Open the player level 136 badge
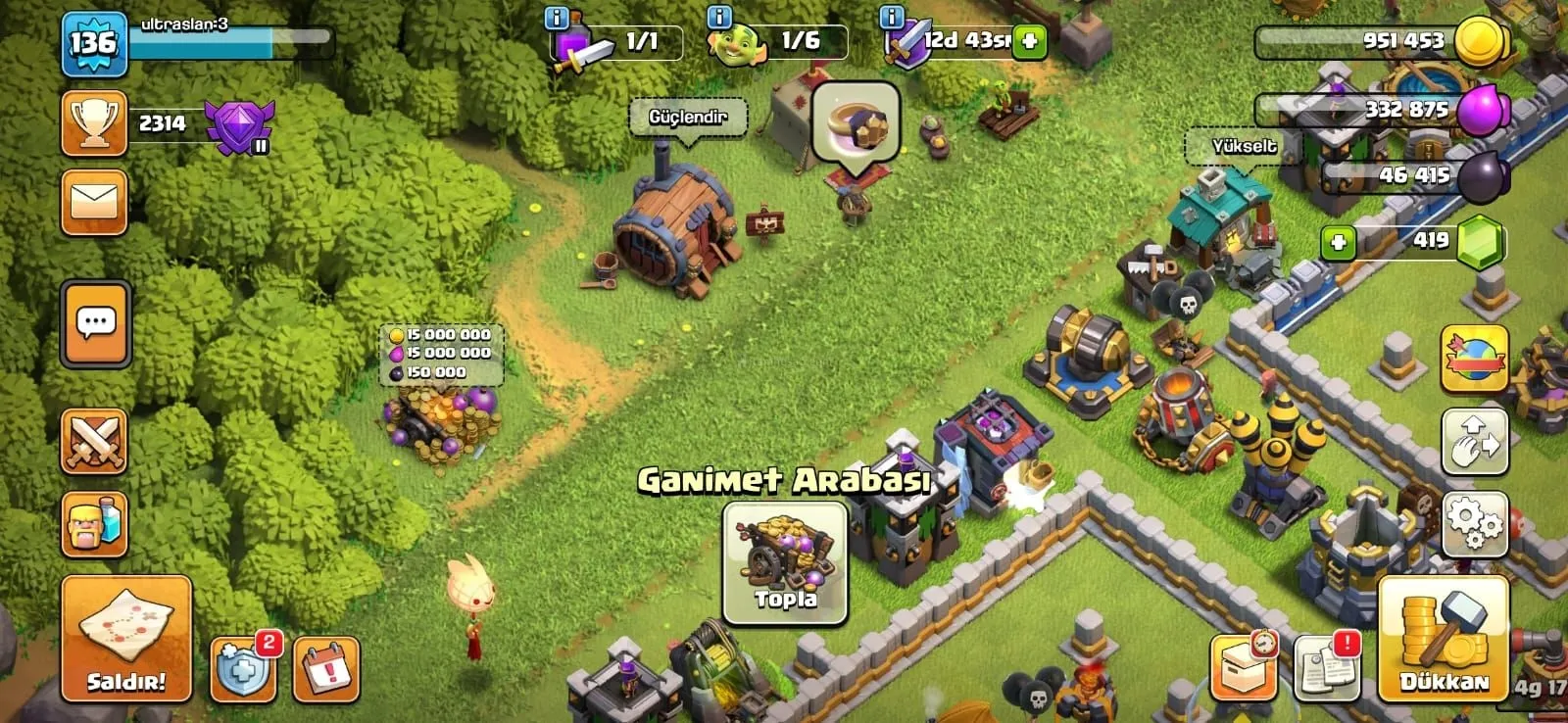The image size is (1568, 723). coord(94,44)
